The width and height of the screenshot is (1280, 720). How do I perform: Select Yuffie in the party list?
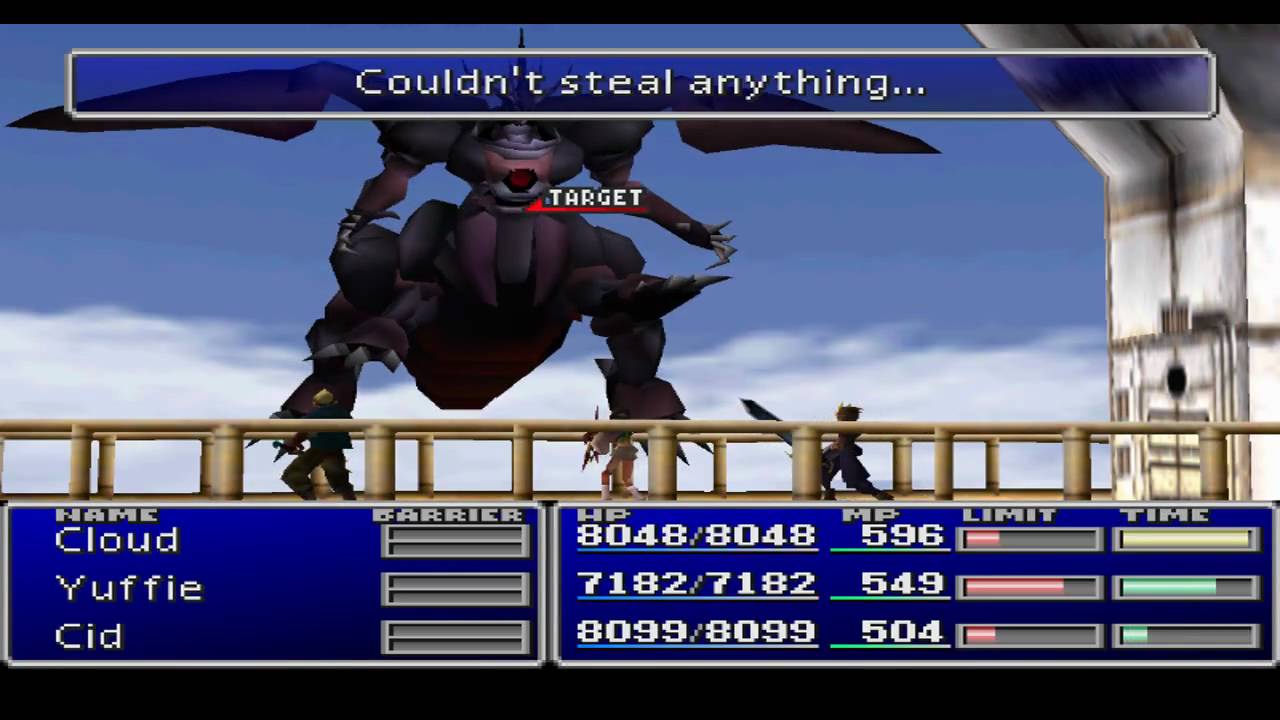pos(129,588)
